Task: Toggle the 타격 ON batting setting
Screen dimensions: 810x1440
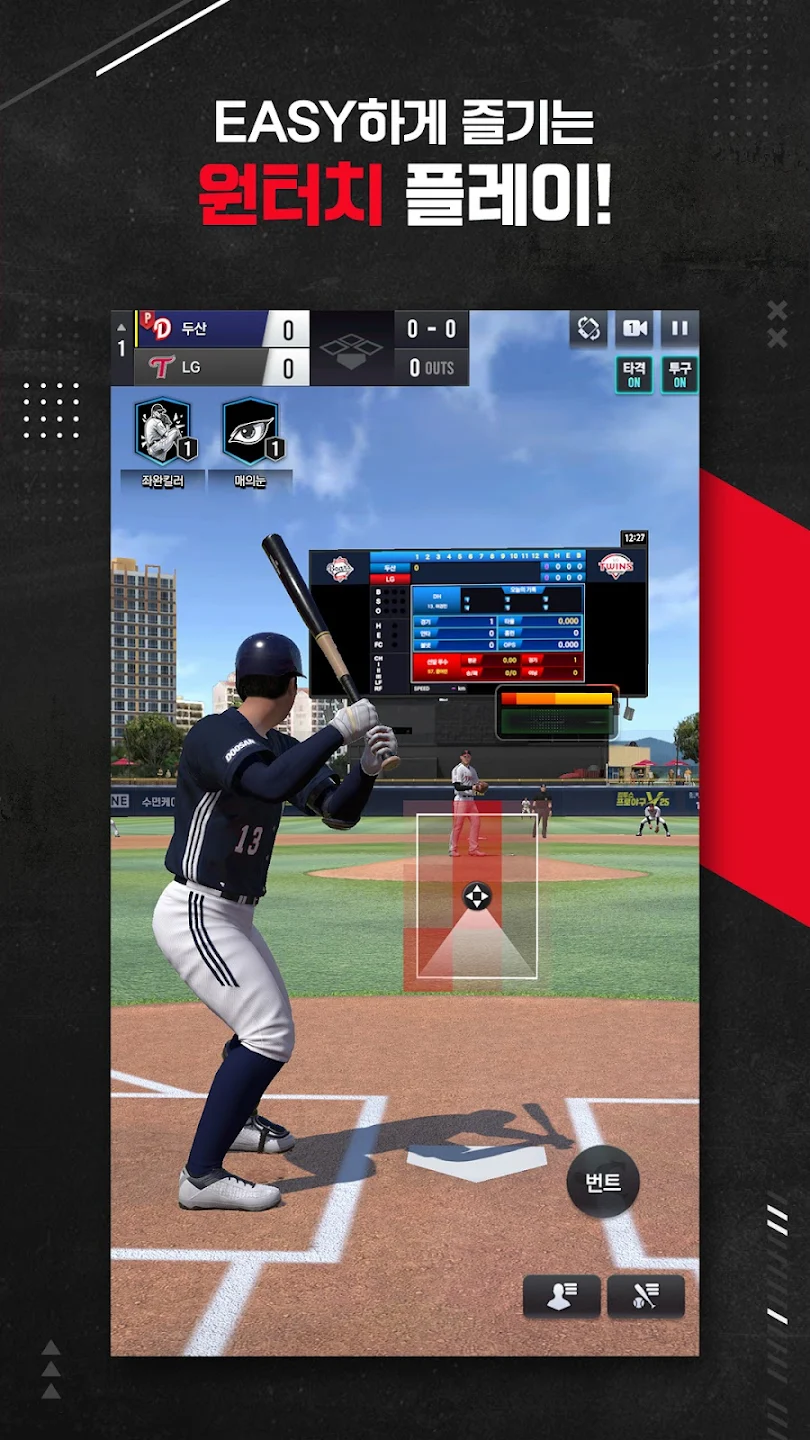Action: coord(634,375)
